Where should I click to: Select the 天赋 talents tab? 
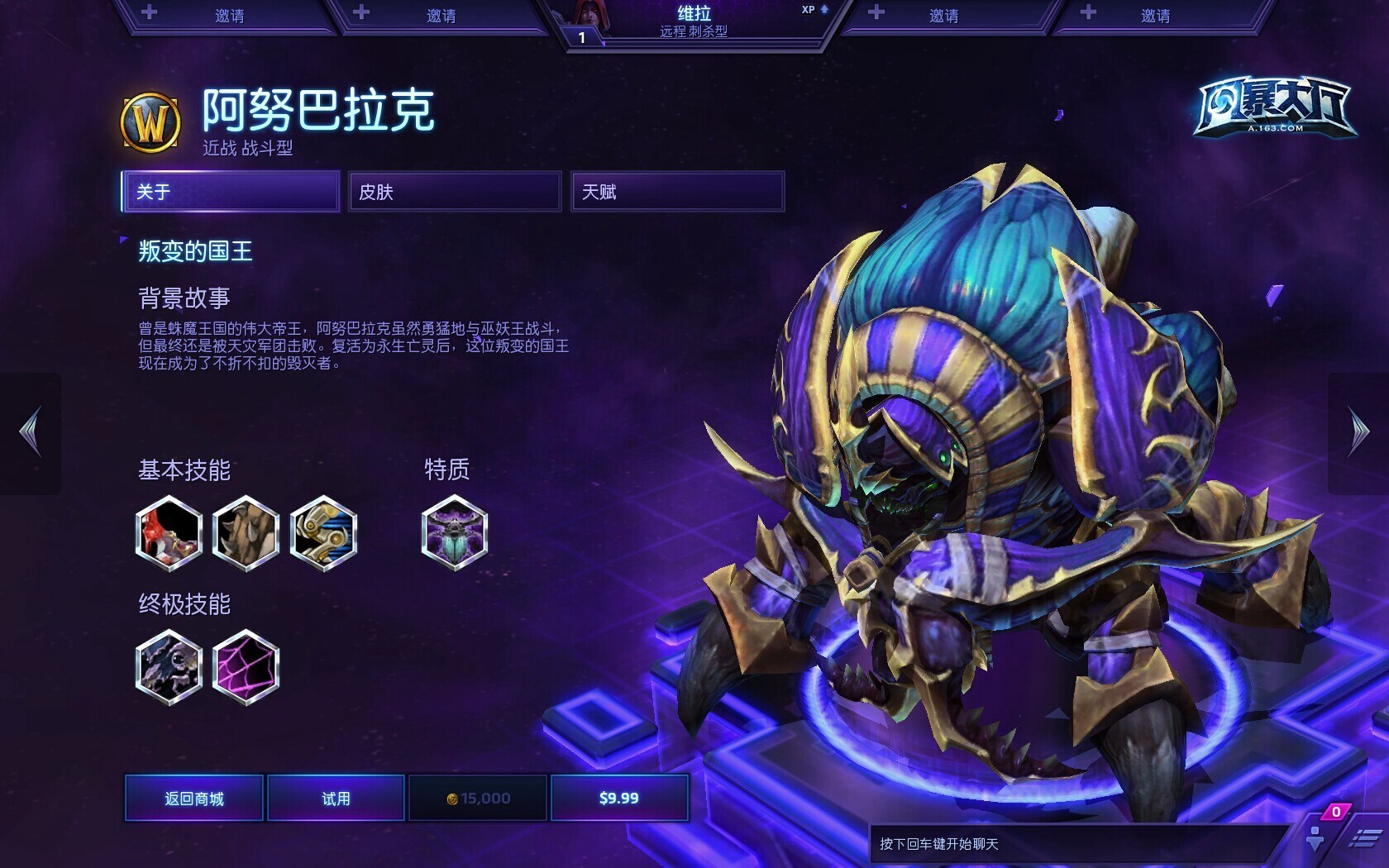(x=677, y=192)
